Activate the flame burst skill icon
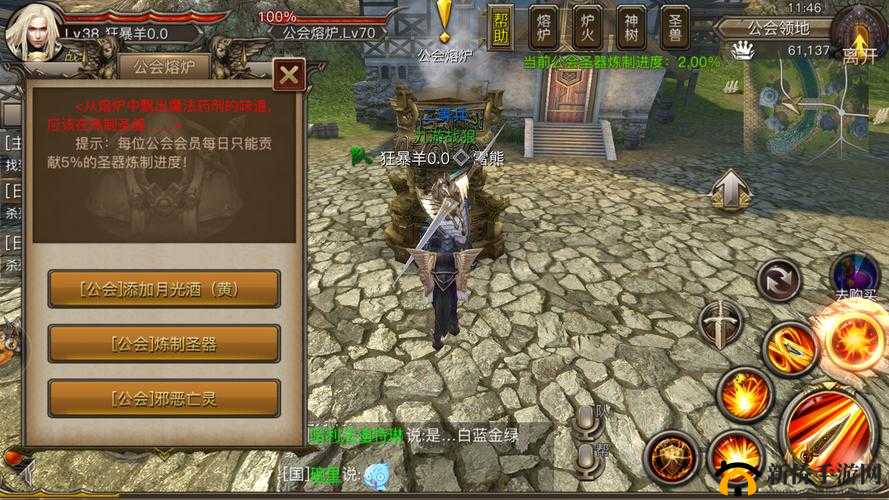Viewport: 889px width, 500px height. (743, 394)
